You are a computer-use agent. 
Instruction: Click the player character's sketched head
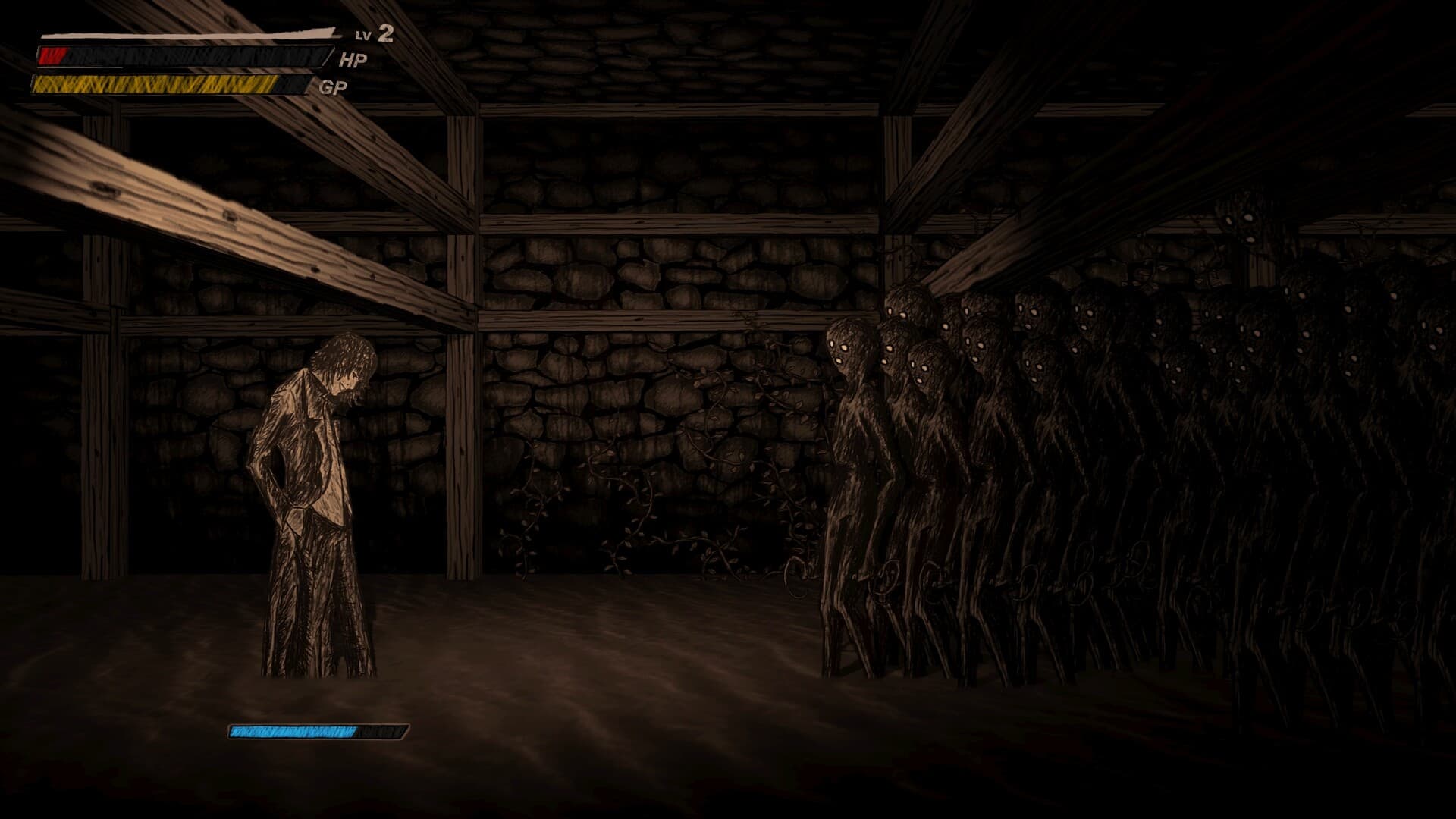tap(345, 364)
